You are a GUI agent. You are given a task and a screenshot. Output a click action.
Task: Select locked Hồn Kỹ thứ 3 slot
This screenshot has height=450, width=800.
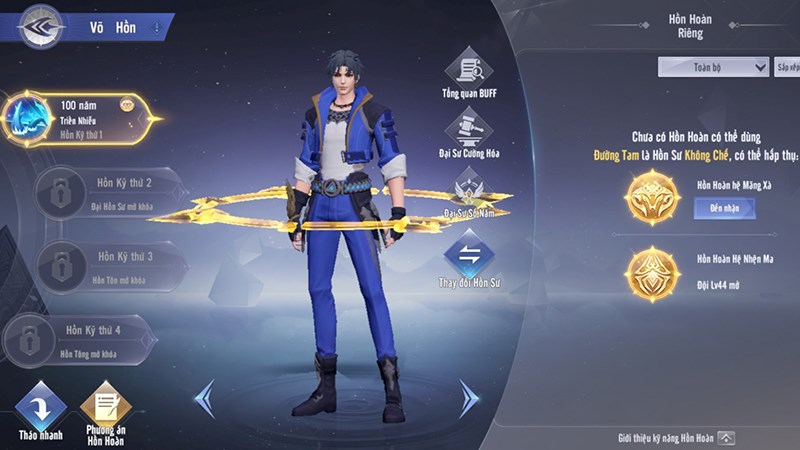click(105, 265)
